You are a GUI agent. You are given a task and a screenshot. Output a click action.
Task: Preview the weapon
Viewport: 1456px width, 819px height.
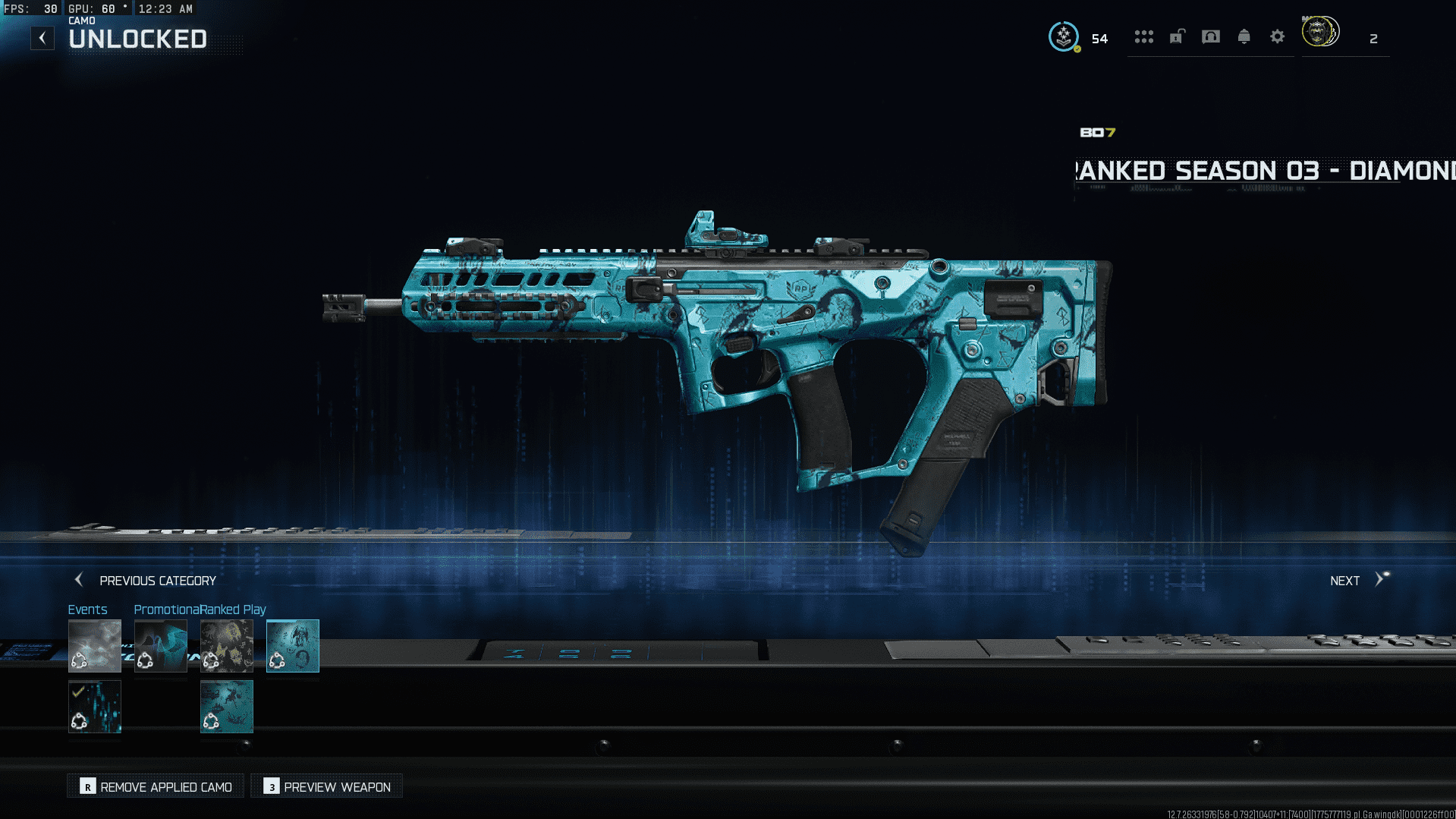(327, 787)
